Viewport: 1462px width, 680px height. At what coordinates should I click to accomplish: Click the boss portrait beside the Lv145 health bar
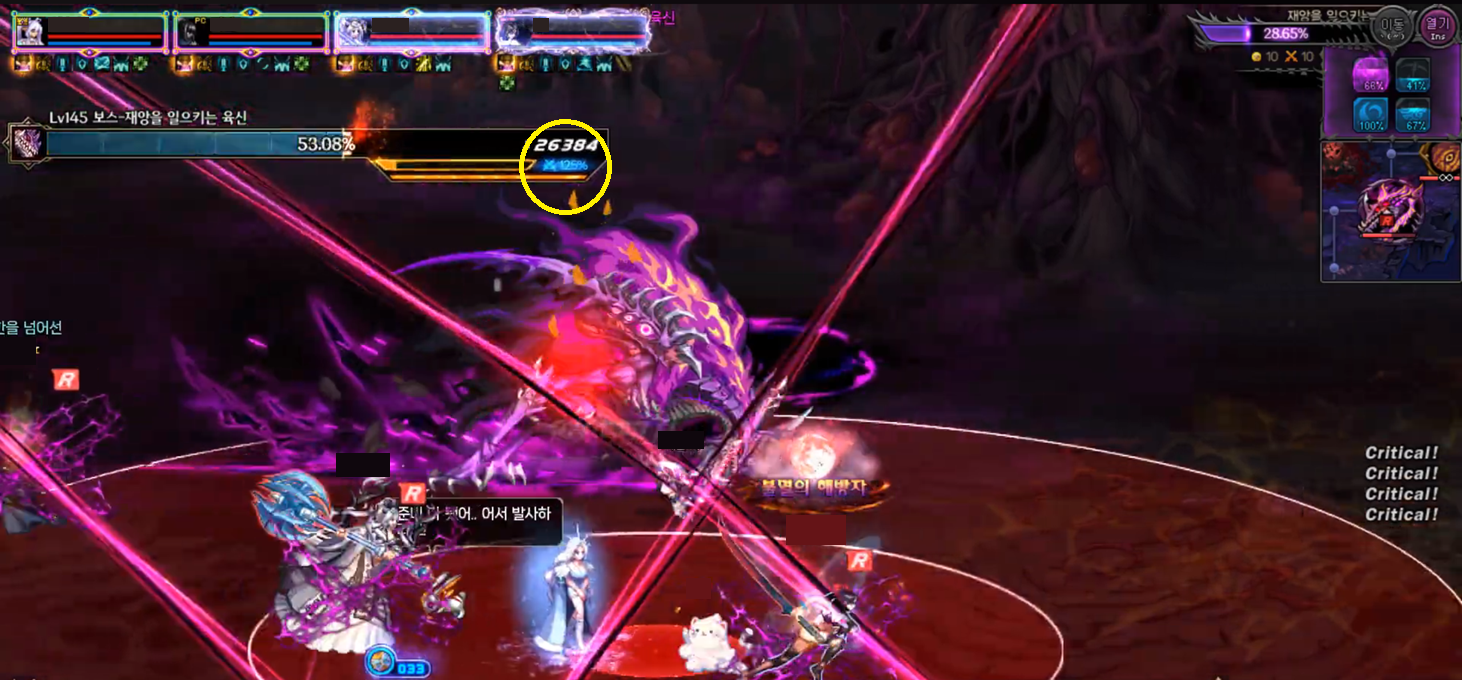[25, 143]
